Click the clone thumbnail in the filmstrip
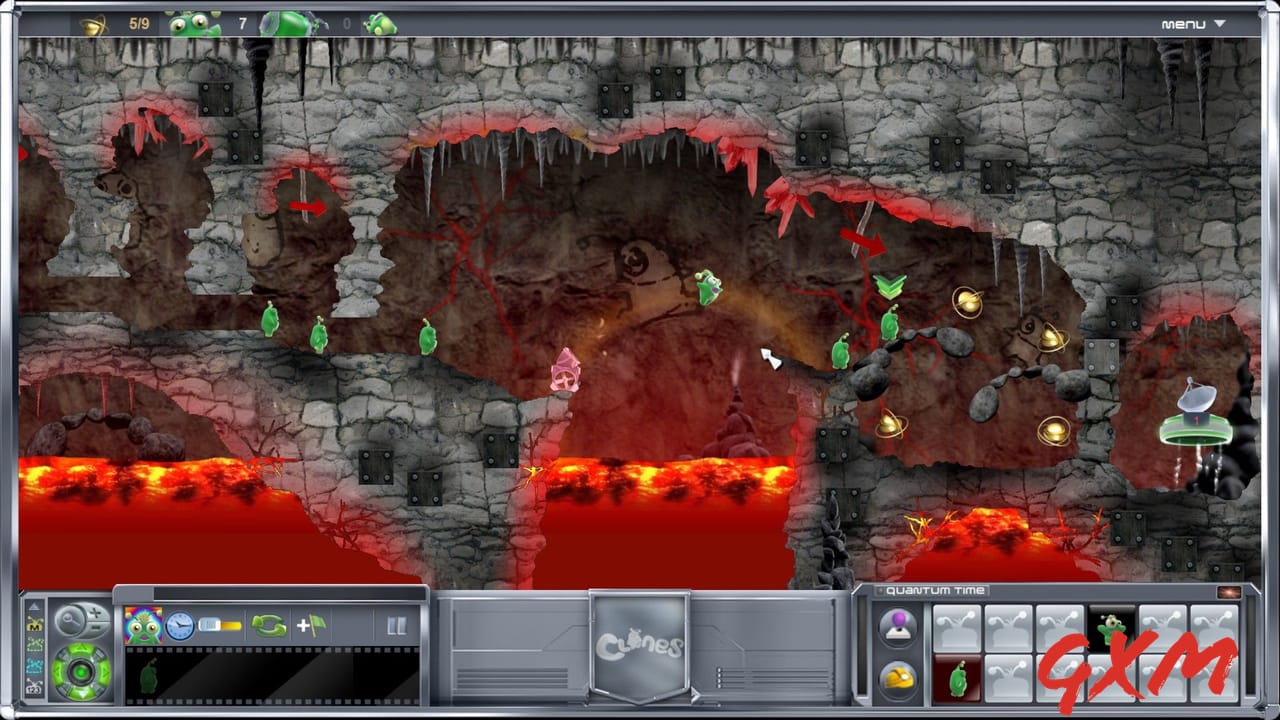The height and width of the screenshot is (720, 1280). [x=150, y=676]
